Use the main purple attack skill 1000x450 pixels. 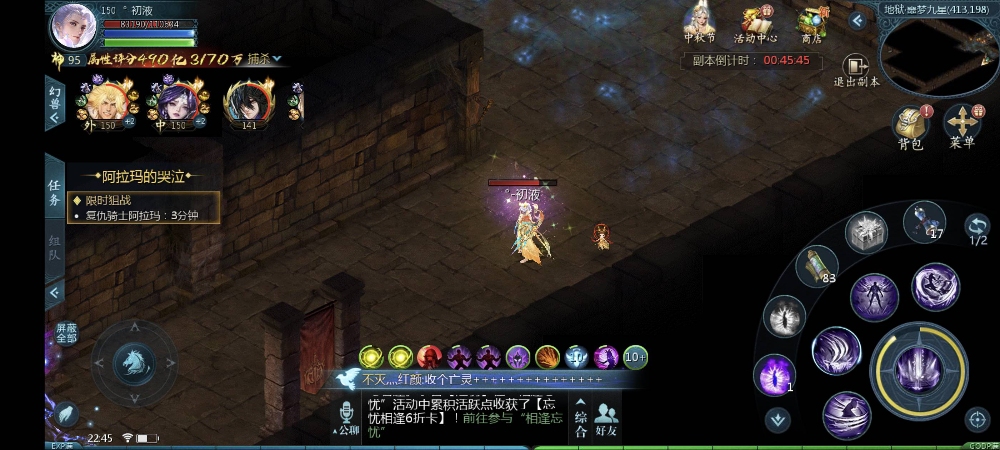[920, 369]
